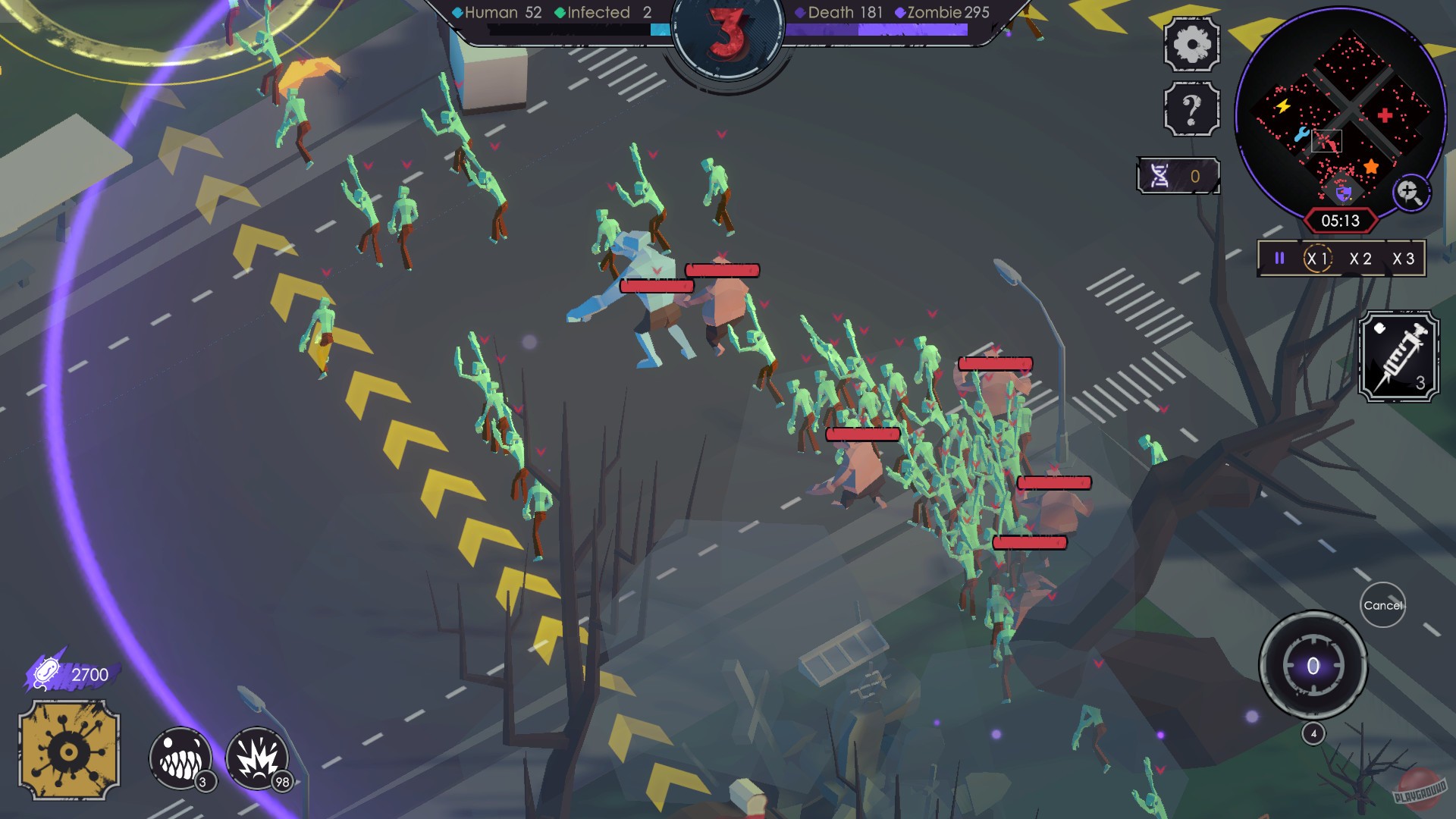Click the 05:13 match timer display
Viewport: 1456px width, 819px height.
[x=1339, y=221]
